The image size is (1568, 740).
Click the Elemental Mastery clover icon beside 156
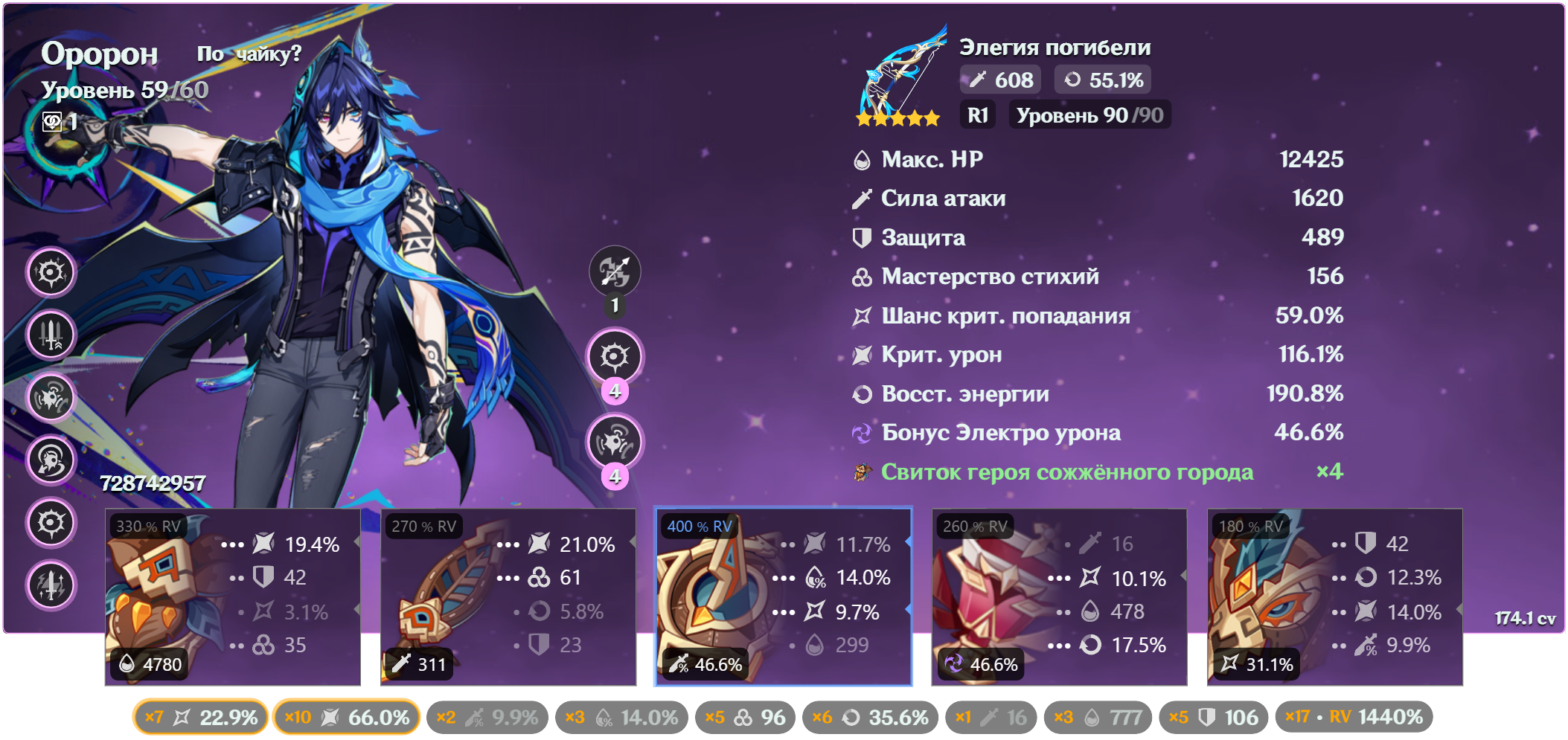[862, 276]
